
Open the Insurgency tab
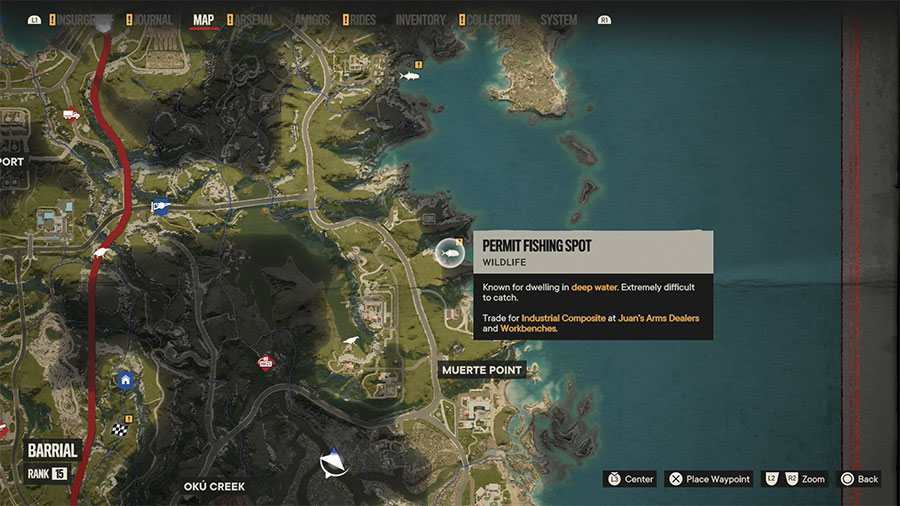[85, 20]
